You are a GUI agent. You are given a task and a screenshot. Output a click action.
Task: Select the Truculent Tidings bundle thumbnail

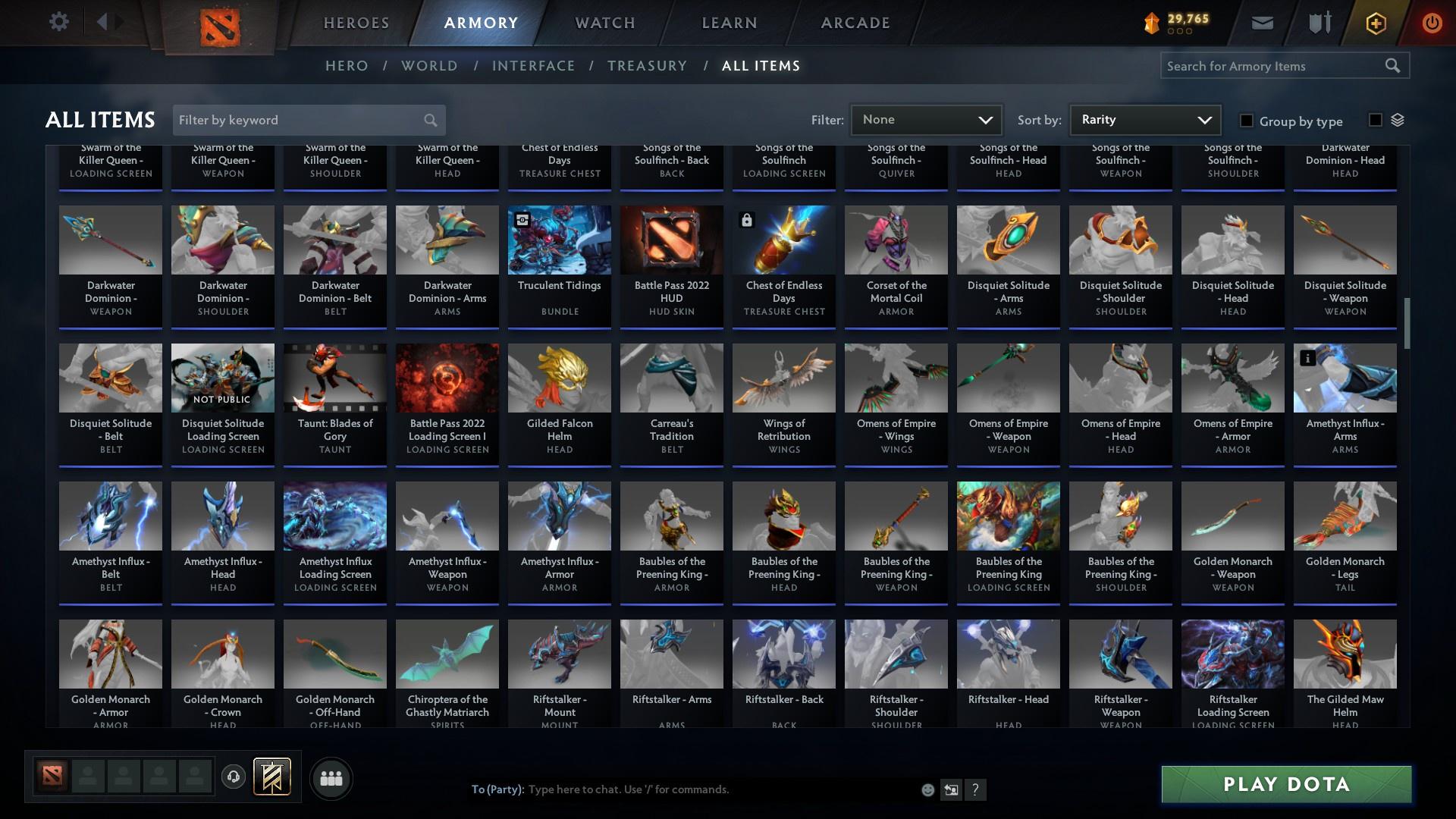click(x=559, y=240)
